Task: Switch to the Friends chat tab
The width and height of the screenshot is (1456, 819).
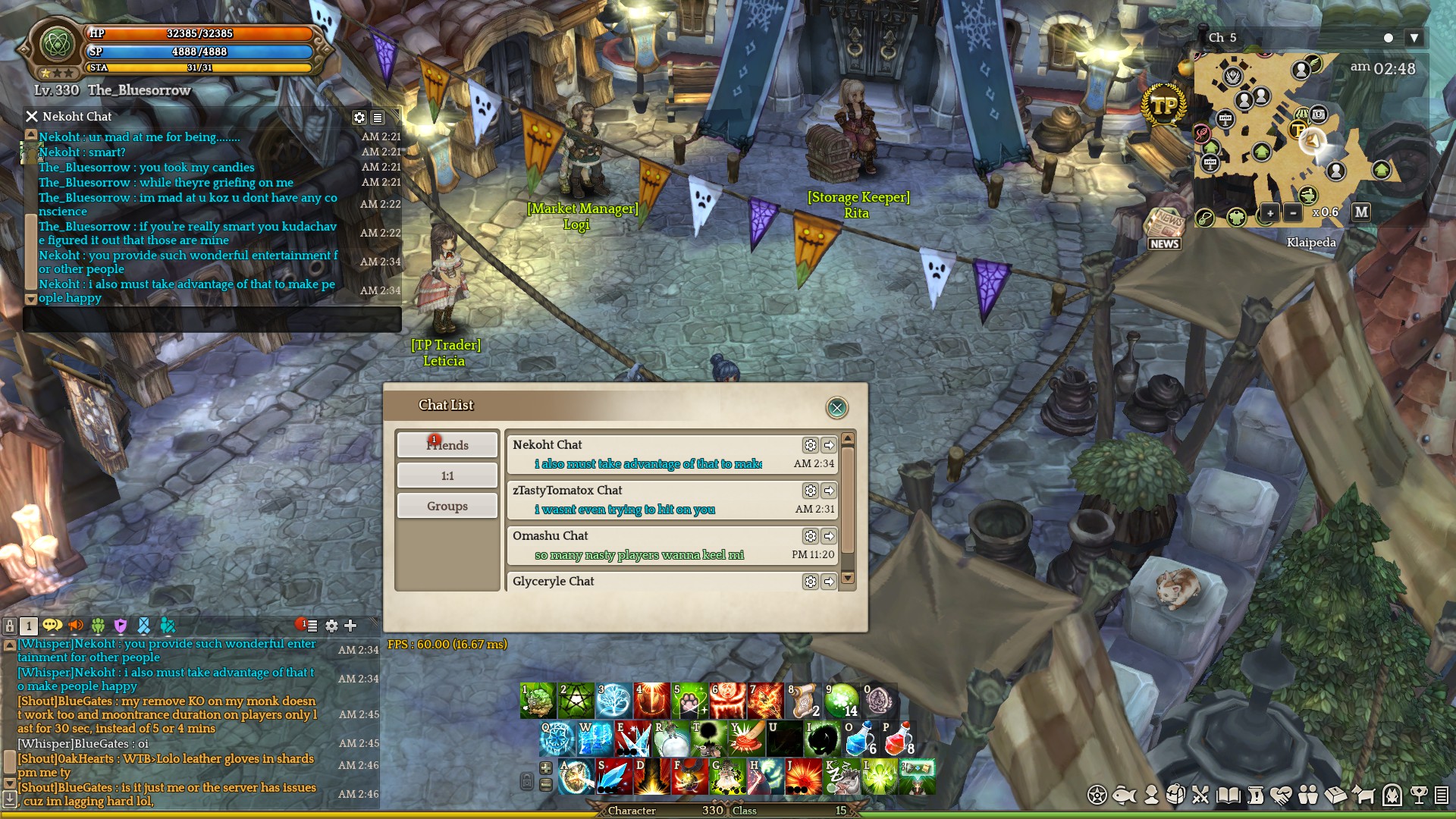Action: pos(447,445)
